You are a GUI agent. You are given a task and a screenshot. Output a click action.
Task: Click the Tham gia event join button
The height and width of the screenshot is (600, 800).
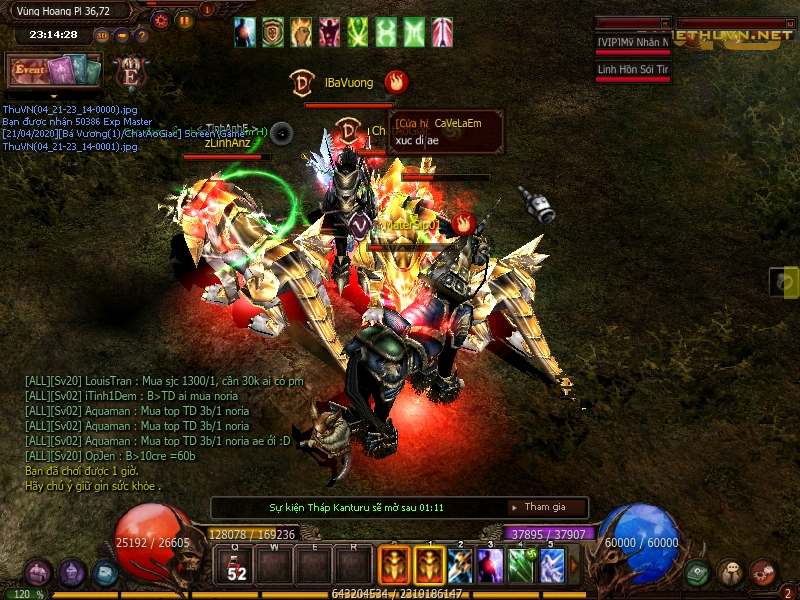547,508
